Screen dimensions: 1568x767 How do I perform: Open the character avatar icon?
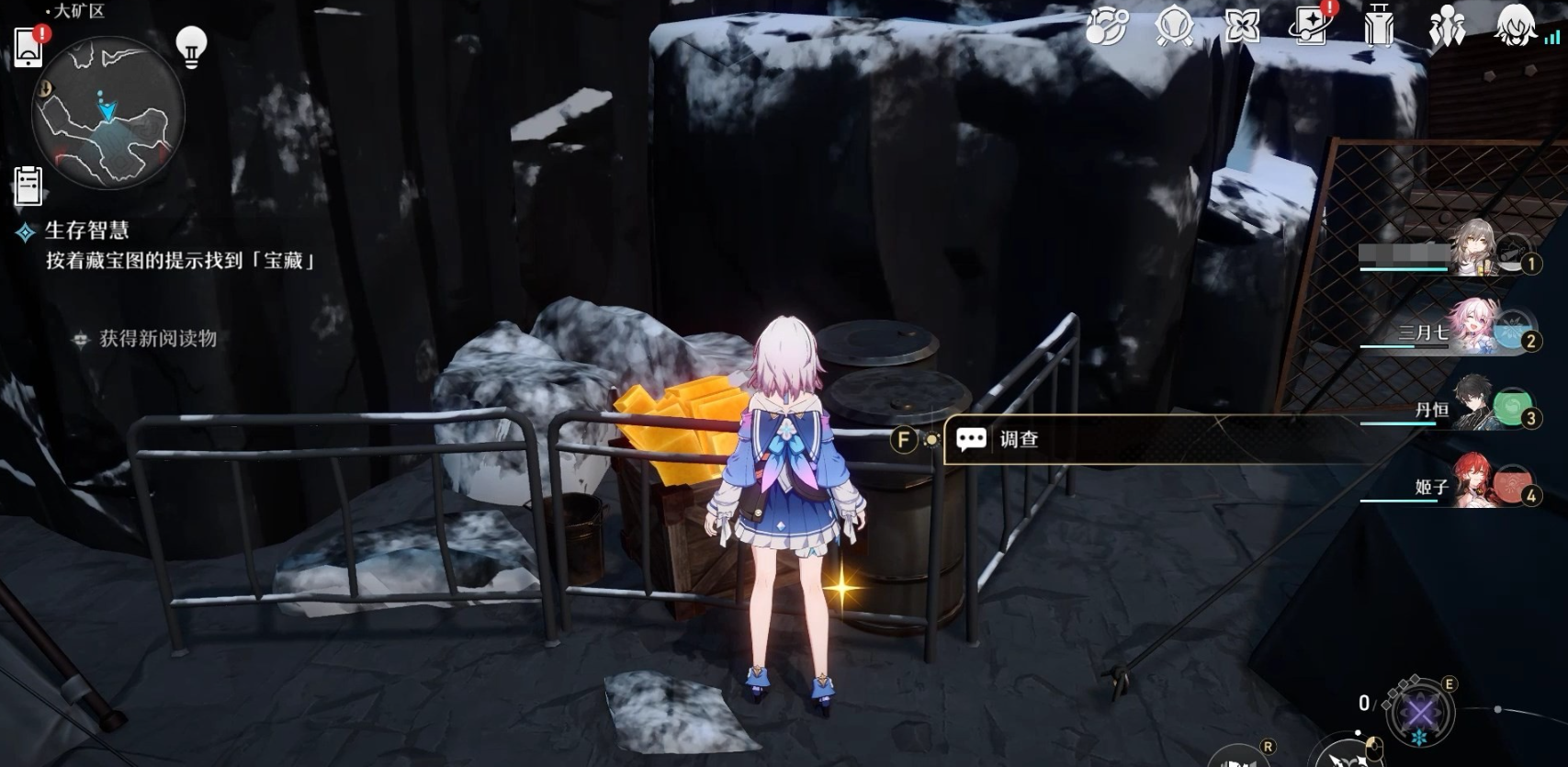1517,26
